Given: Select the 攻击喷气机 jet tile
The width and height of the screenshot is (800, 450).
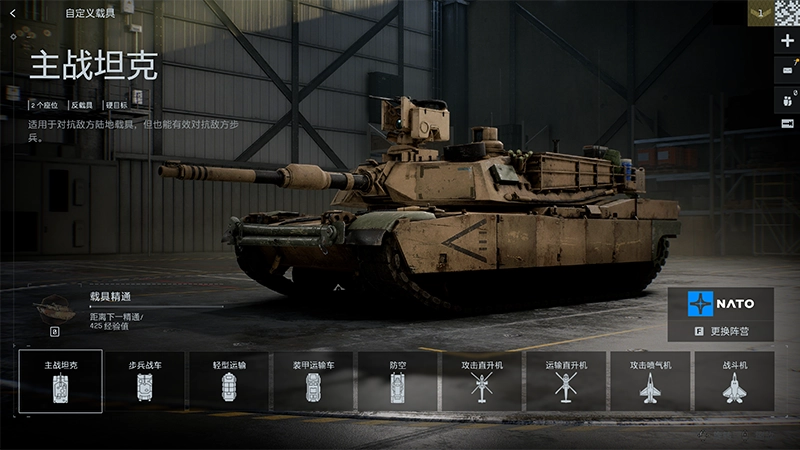Looking at the screenshot, I should coord(650,381).
